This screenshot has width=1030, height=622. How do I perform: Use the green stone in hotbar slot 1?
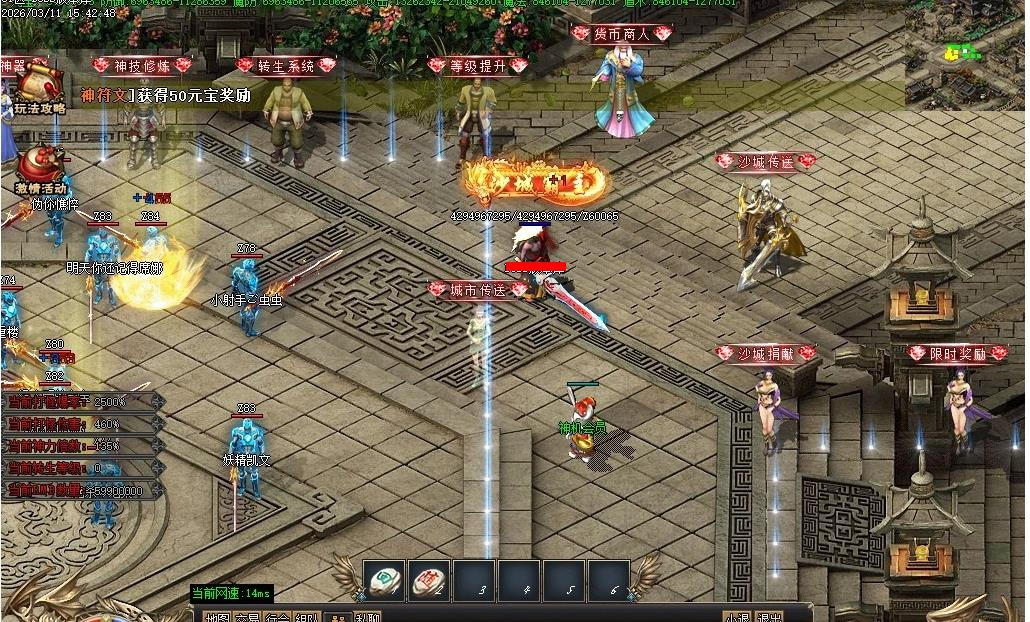point(384,580)
